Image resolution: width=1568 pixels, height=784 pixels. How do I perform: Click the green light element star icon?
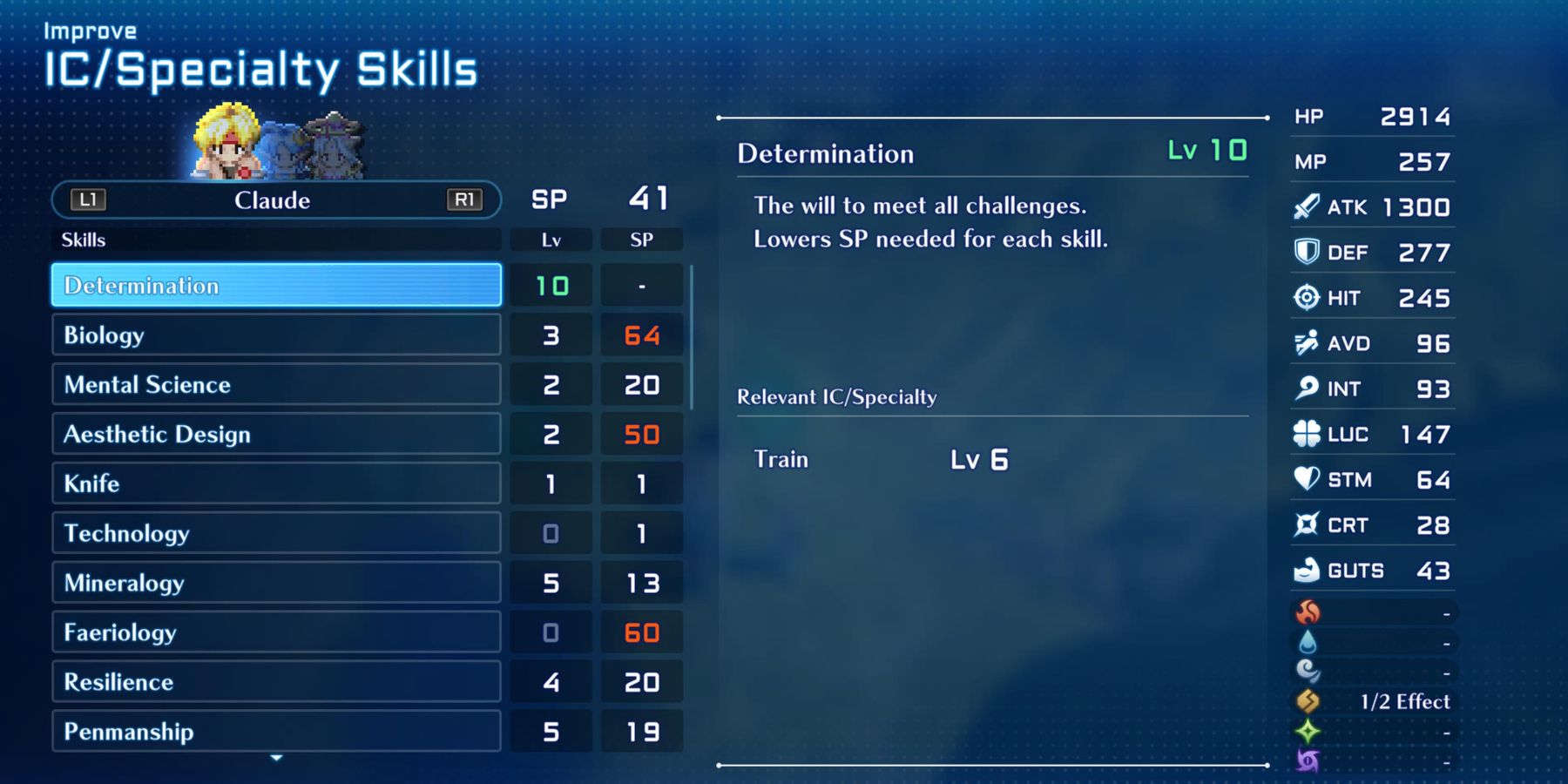pos(1309,731)
